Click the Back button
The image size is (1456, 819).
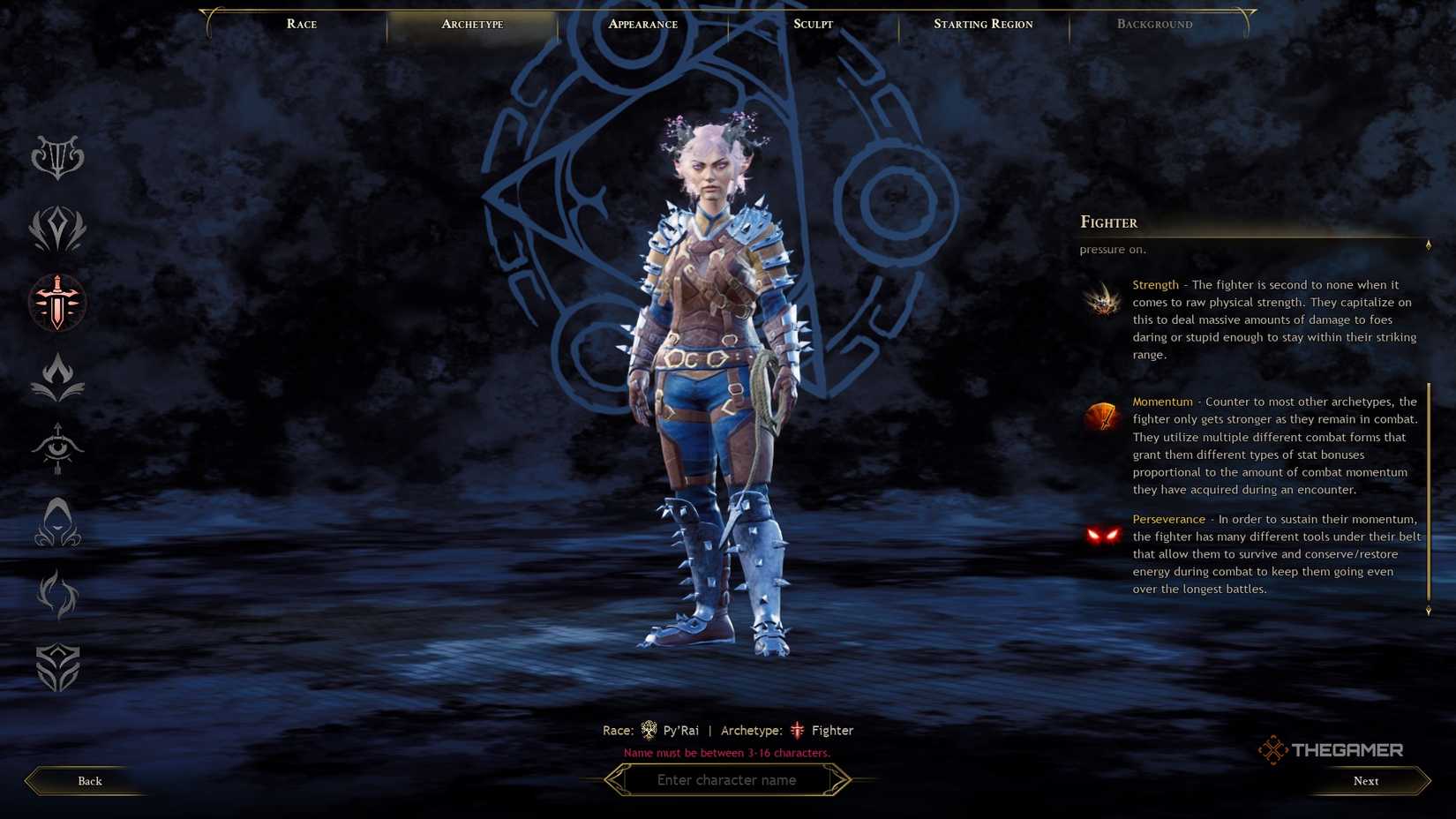(x=89, y=781)
